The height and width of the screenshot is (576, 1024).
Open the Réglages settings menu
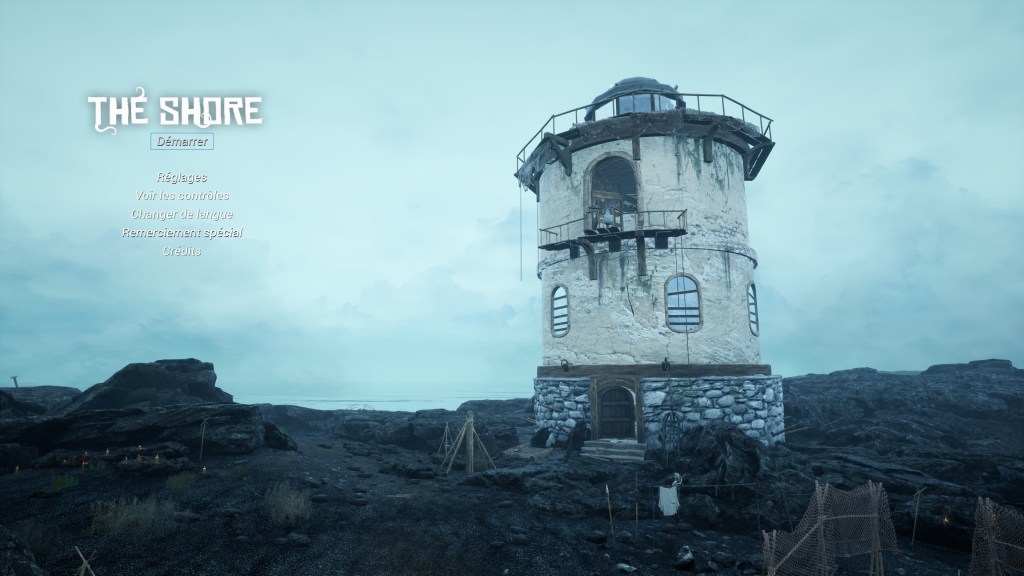pyautogui.click(x=182, y=177)
